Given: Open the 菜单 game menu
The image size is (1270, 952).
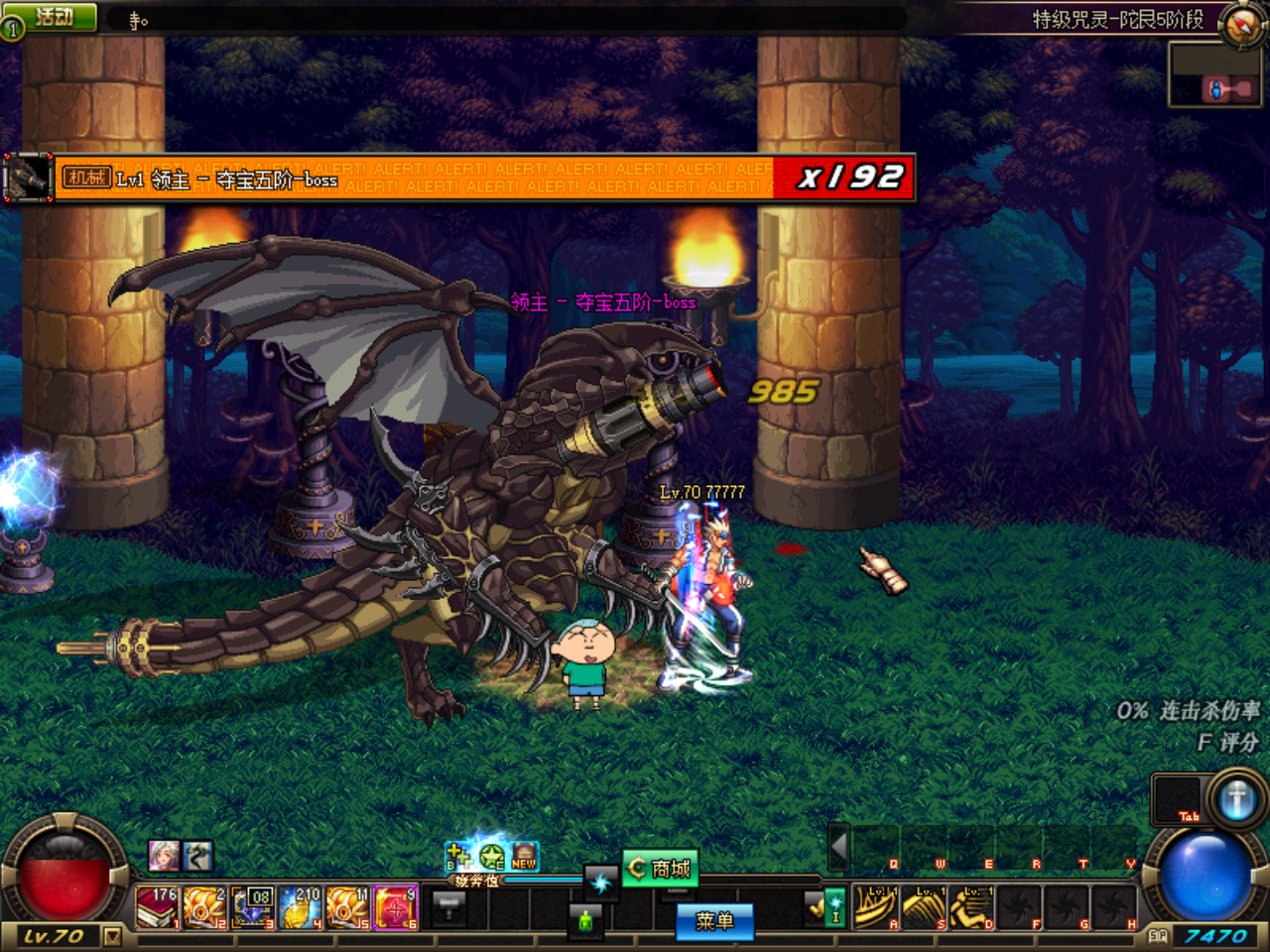Looking at the screenshot, I should coord(713,921).
